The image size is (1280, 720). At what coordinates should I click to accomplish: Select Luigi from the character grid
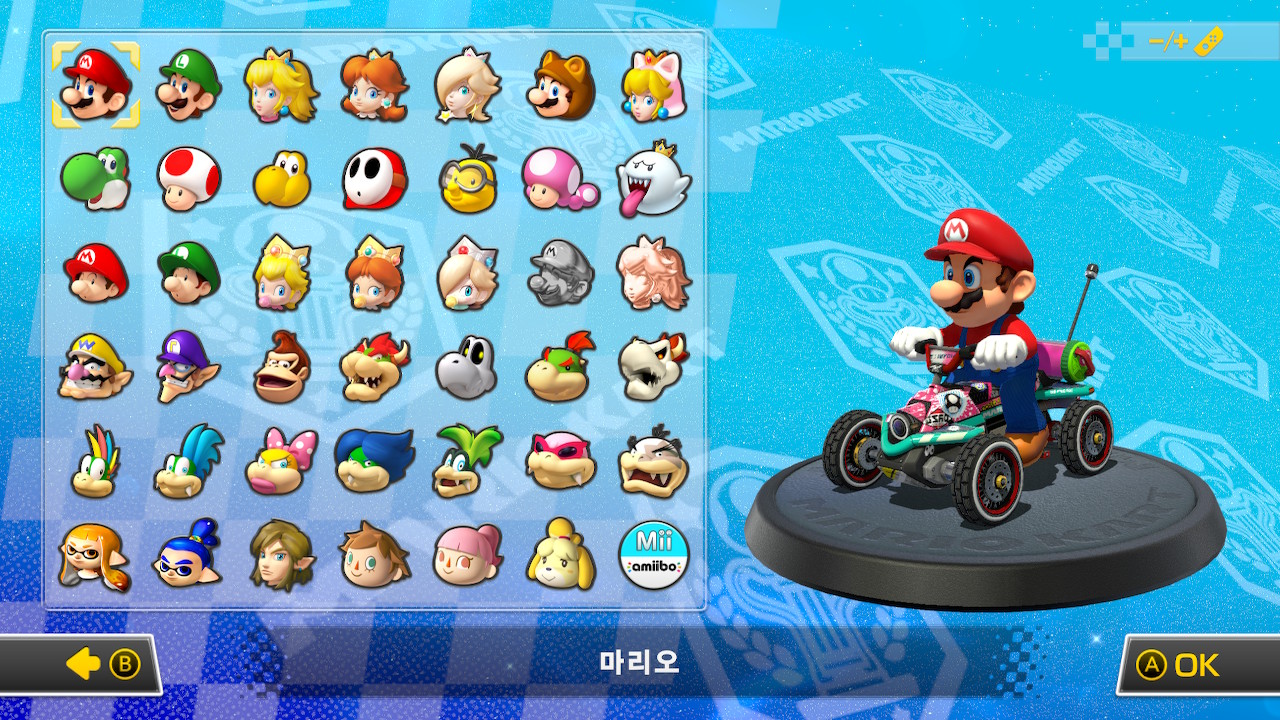[189, 85]
